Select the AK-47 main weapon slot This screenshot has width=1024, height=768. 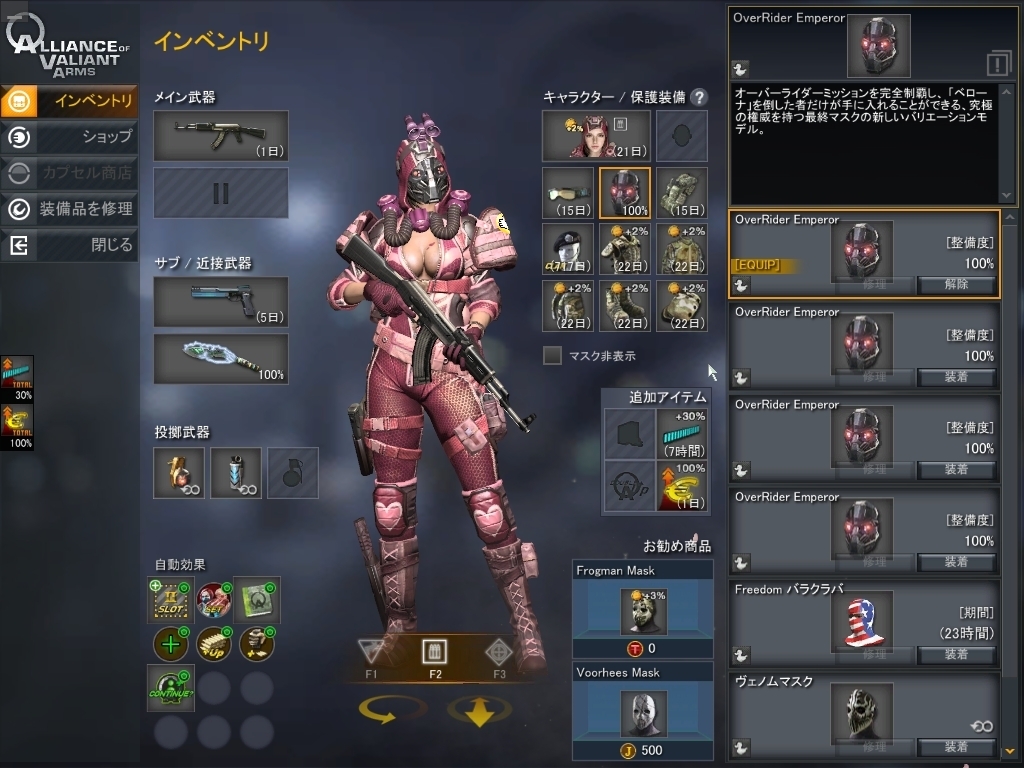pos(221,136)
